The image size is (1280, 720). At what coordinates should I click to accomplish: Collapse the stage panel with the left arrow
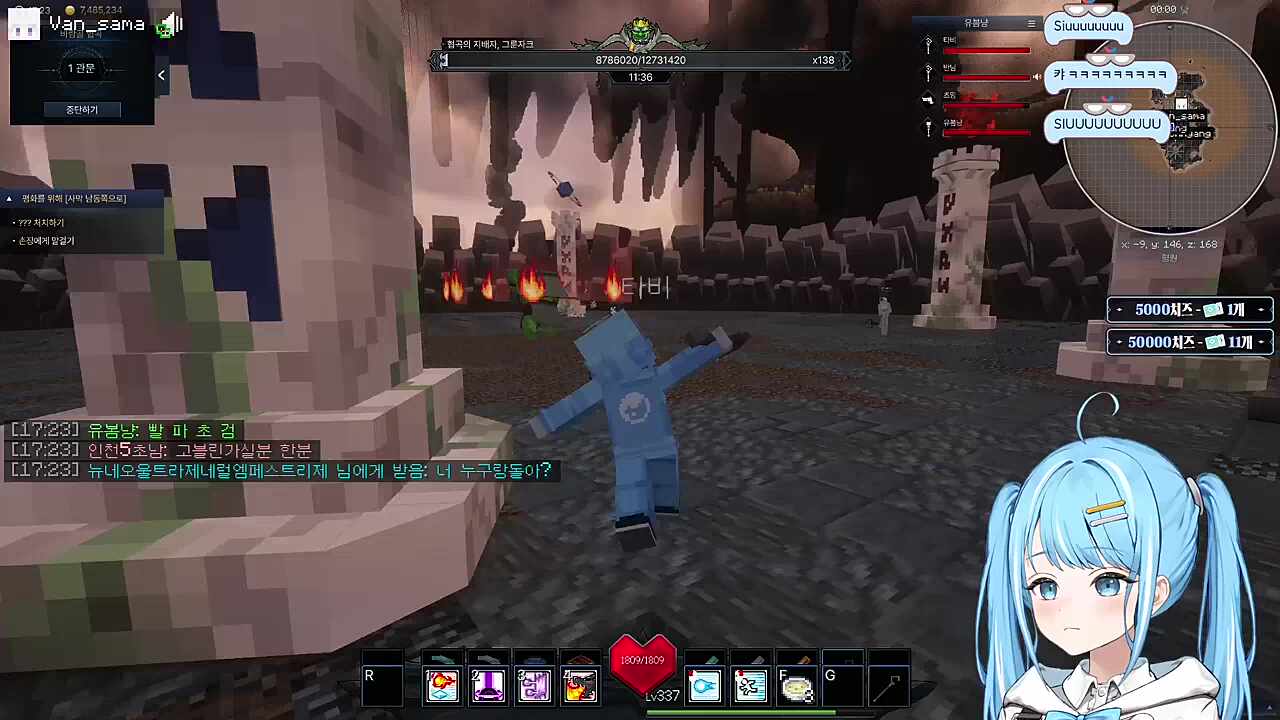(x=161, y=75)
